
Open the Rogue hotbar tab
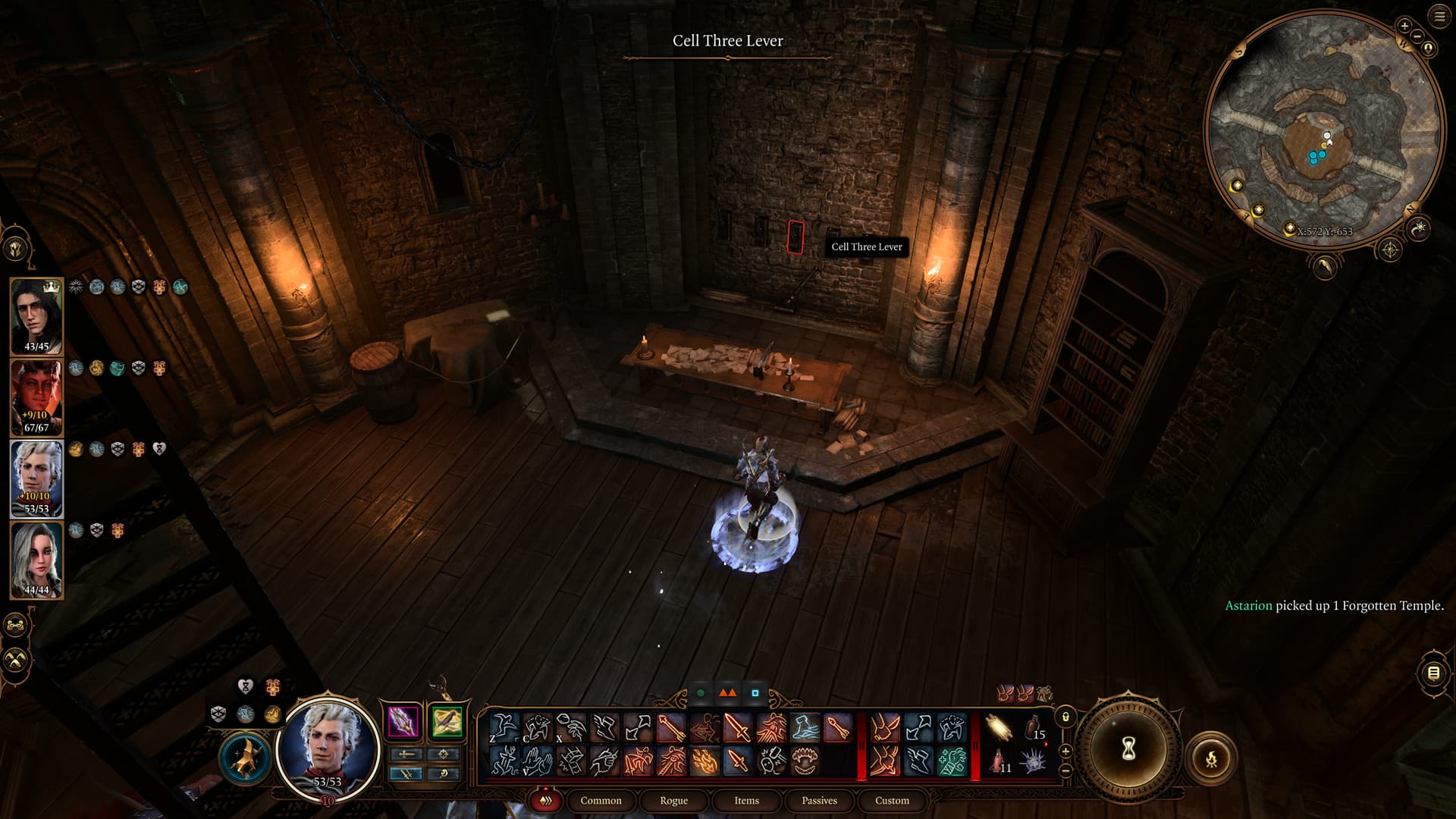(x=673, y=800)
